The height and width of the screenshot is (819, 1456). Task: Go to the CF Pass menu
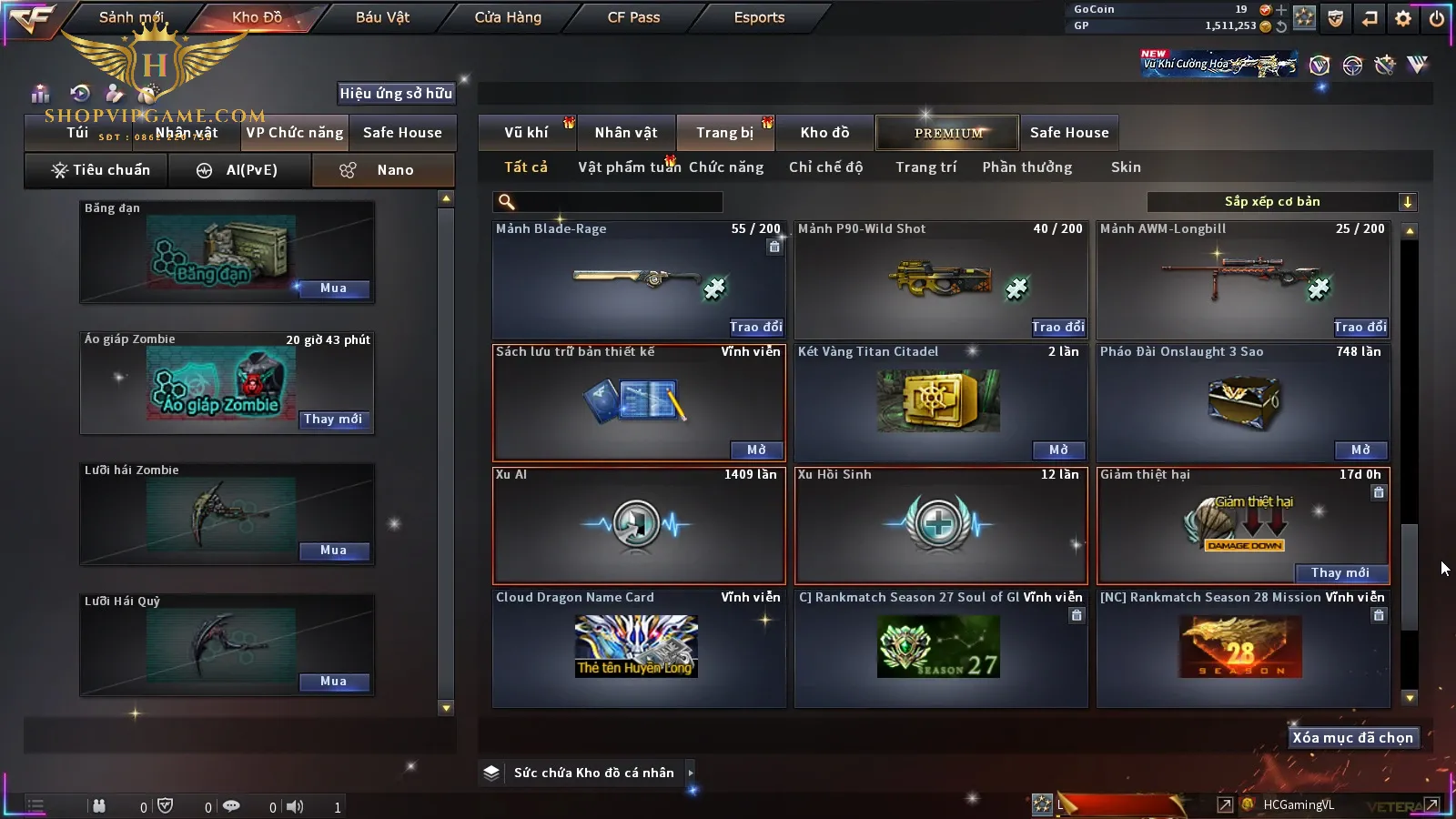coord(633,17)
